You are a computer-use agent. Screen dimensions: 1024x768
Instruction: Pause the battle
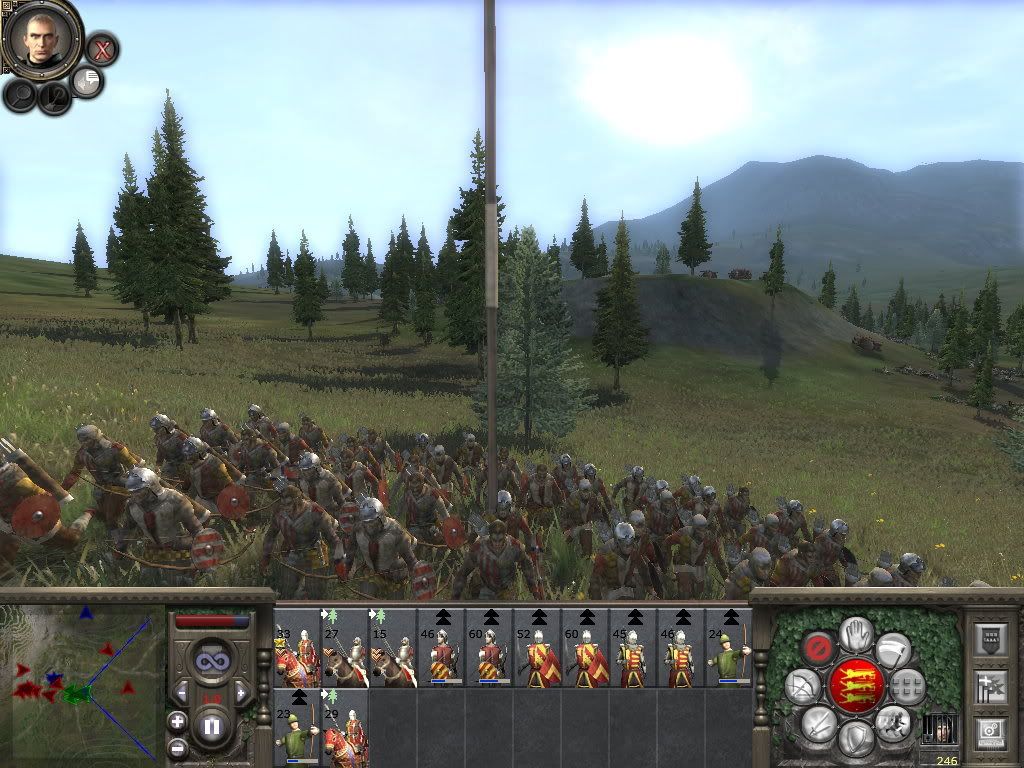point(212,725)
